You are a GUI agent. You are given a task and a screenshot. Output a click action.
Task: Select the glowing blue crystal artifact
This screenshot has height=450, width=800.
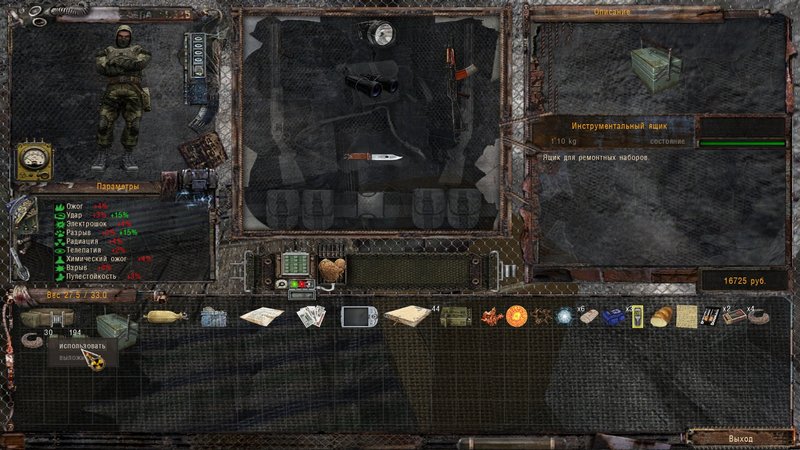pyautogui.click(x=566, y=316)
